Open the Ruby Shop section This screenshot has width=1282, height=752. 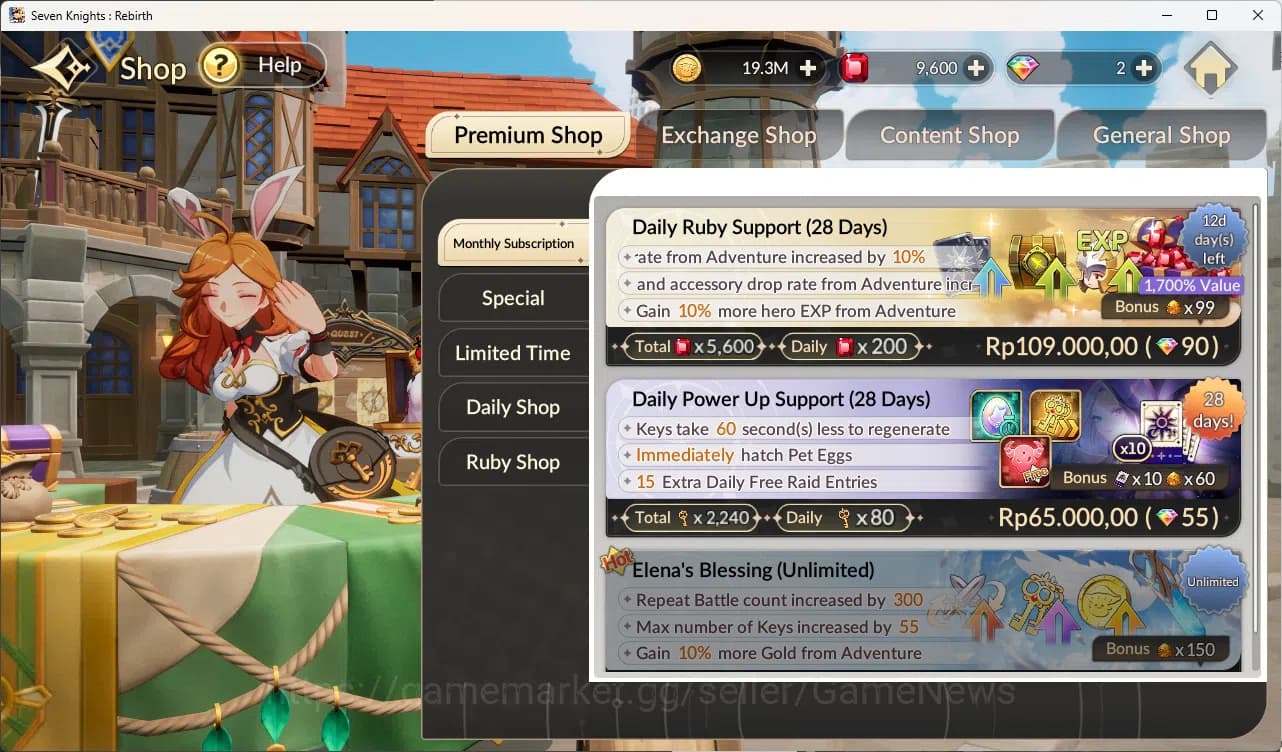click(x=513, y=462)
